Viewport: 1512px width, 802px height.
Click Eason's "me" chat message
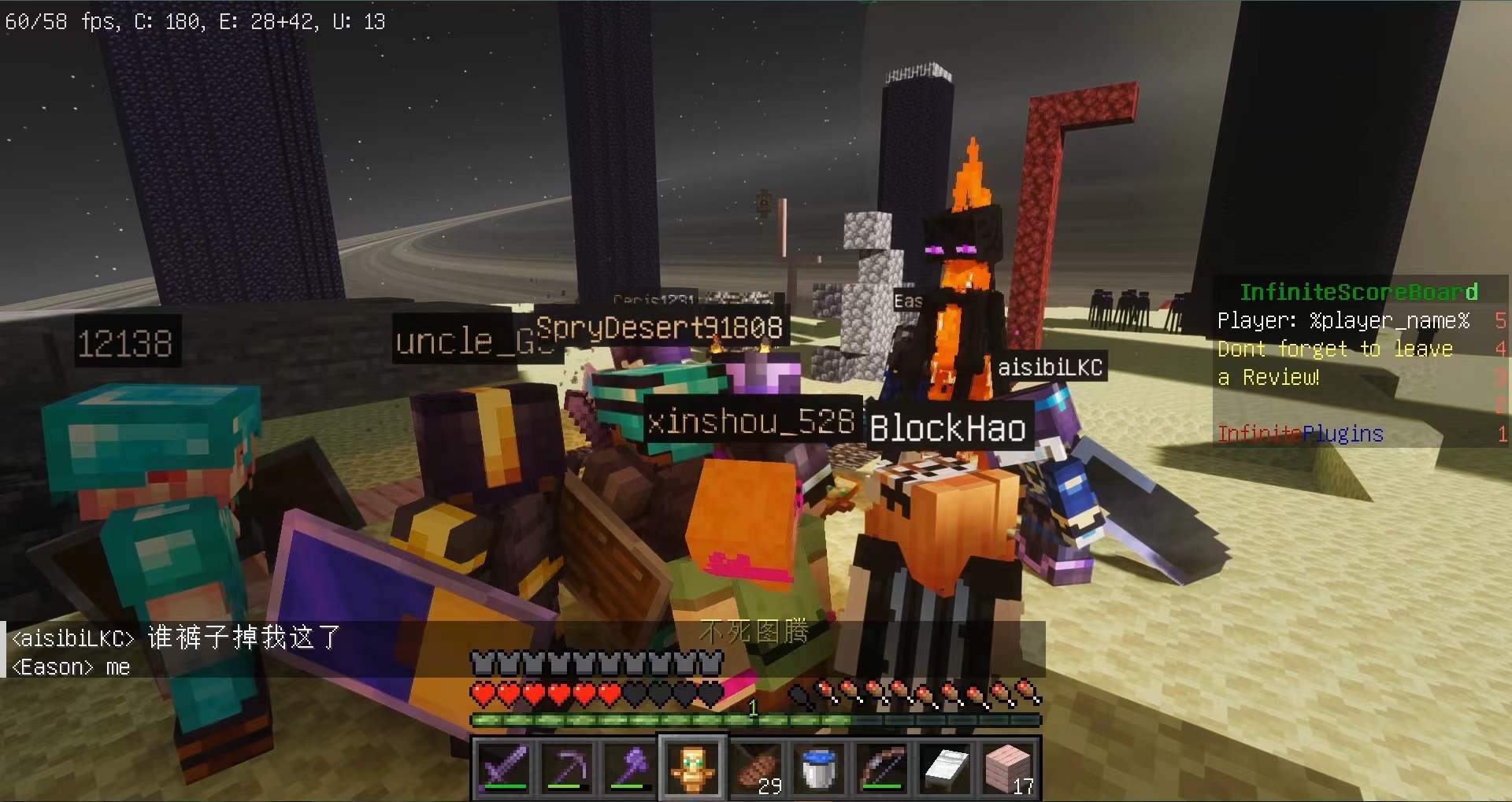pos(71,667)
